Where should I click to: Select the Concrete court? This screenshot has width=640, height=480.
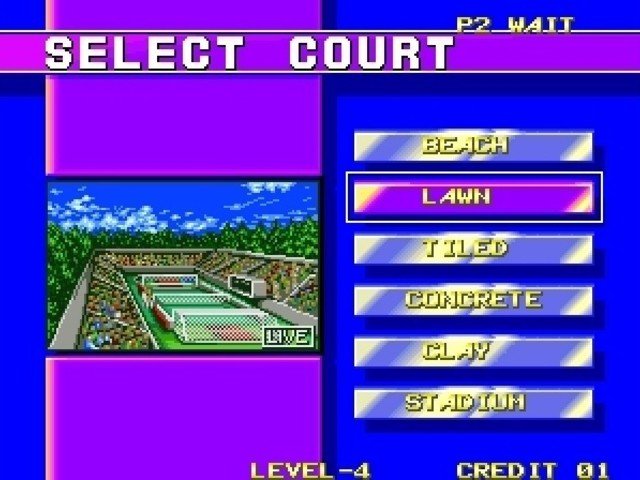pos(473,300)
